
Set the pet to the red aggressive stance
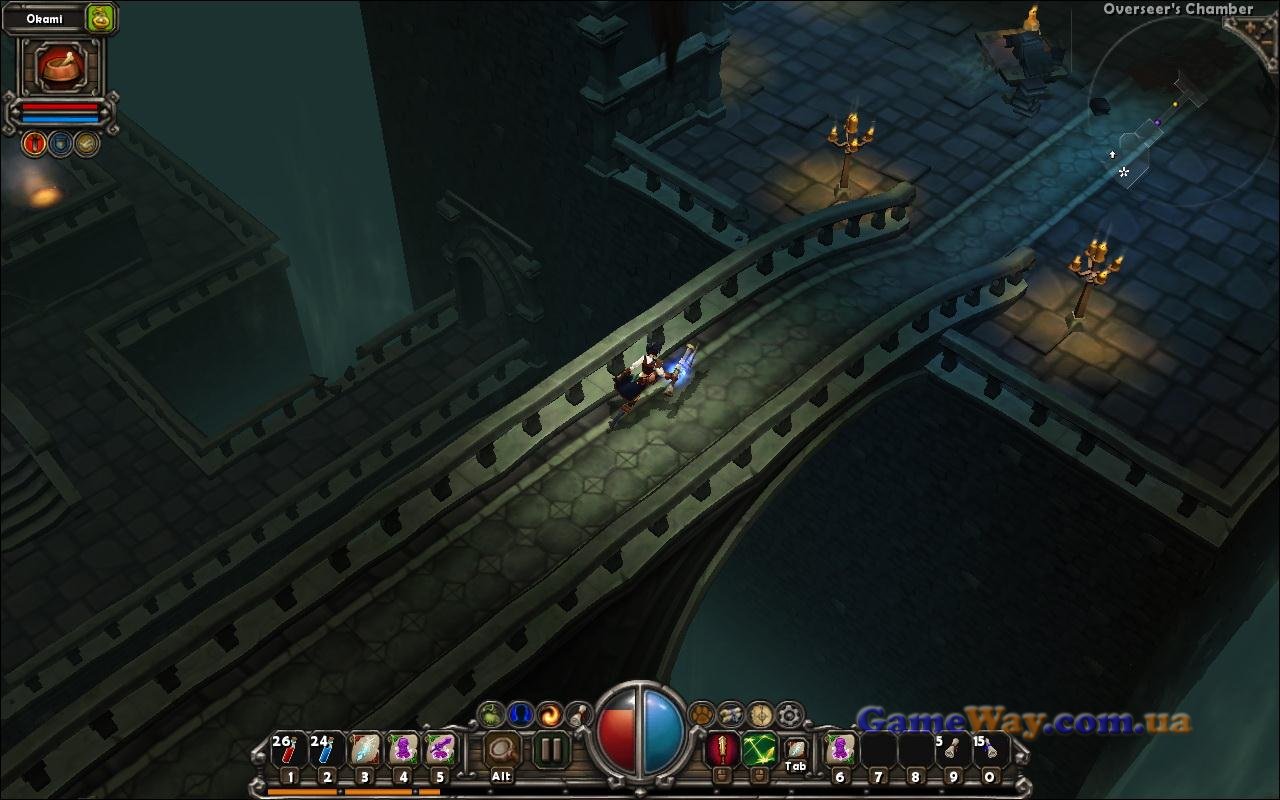coord(35,144)
